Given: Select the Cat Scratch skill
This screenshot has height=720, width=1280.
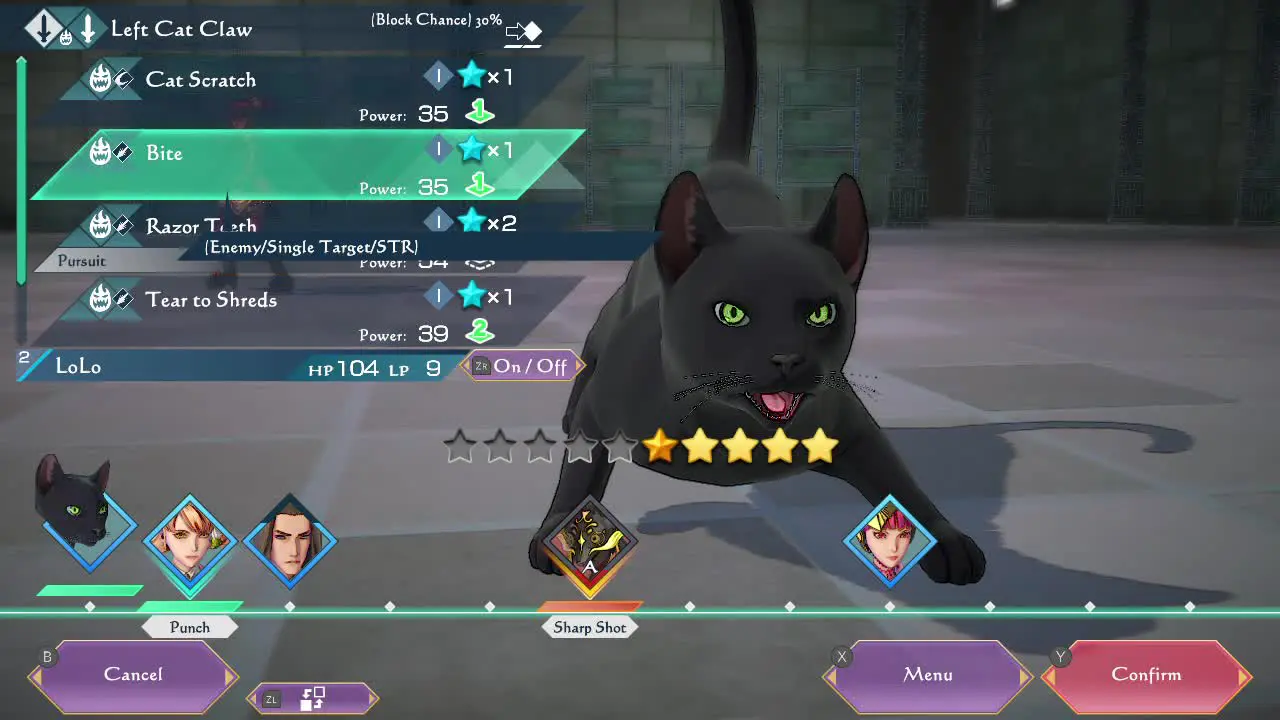Looking at the screenshot, I should (200, 80).
